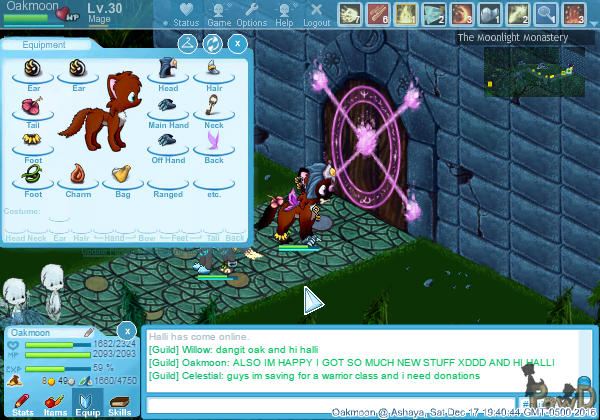600x420 pixels.
Task: Click the clothes hanger costume button
Action: tap(187, 44)
